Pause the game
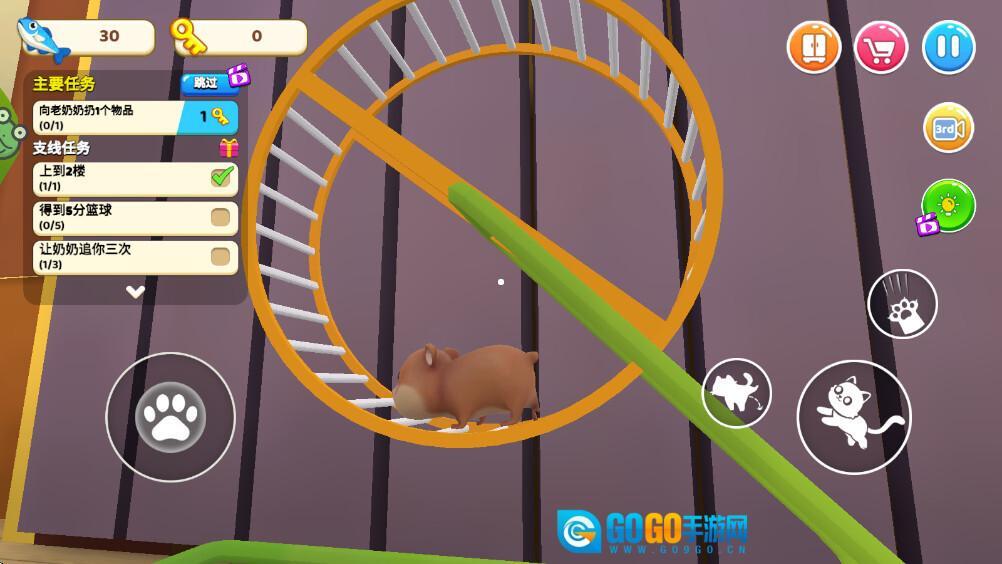Image resolution: width=1002 pixels, height=564 pixels. tap(948, 47)
